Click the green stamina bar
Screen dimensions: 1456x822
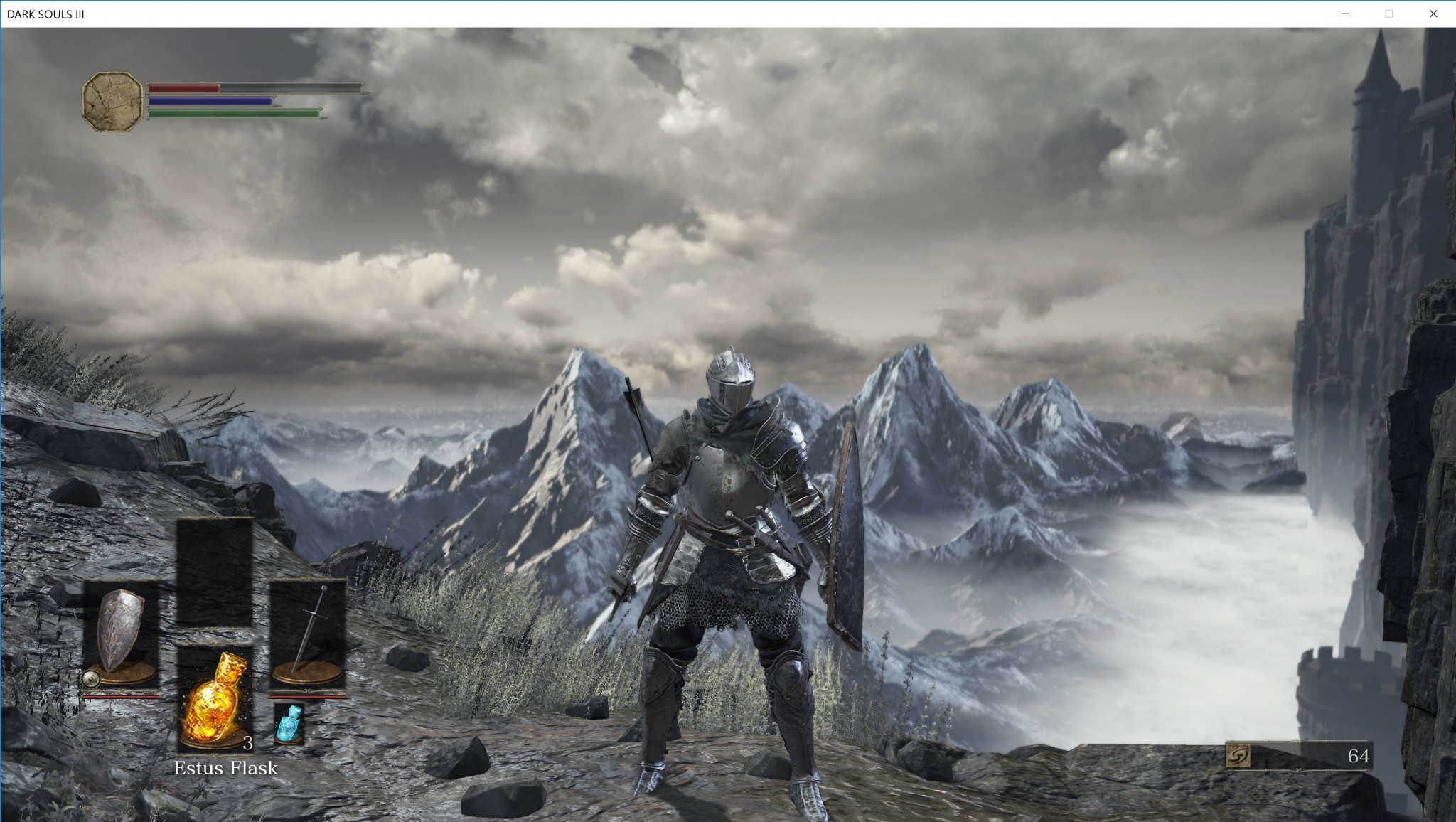pyautogui.click(x=235, y=112)
